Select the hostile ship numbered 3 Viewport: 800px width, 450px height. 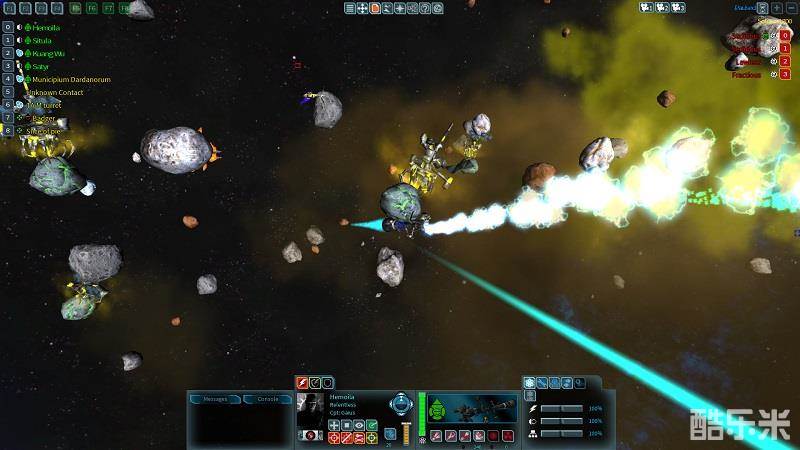point(785,74)
